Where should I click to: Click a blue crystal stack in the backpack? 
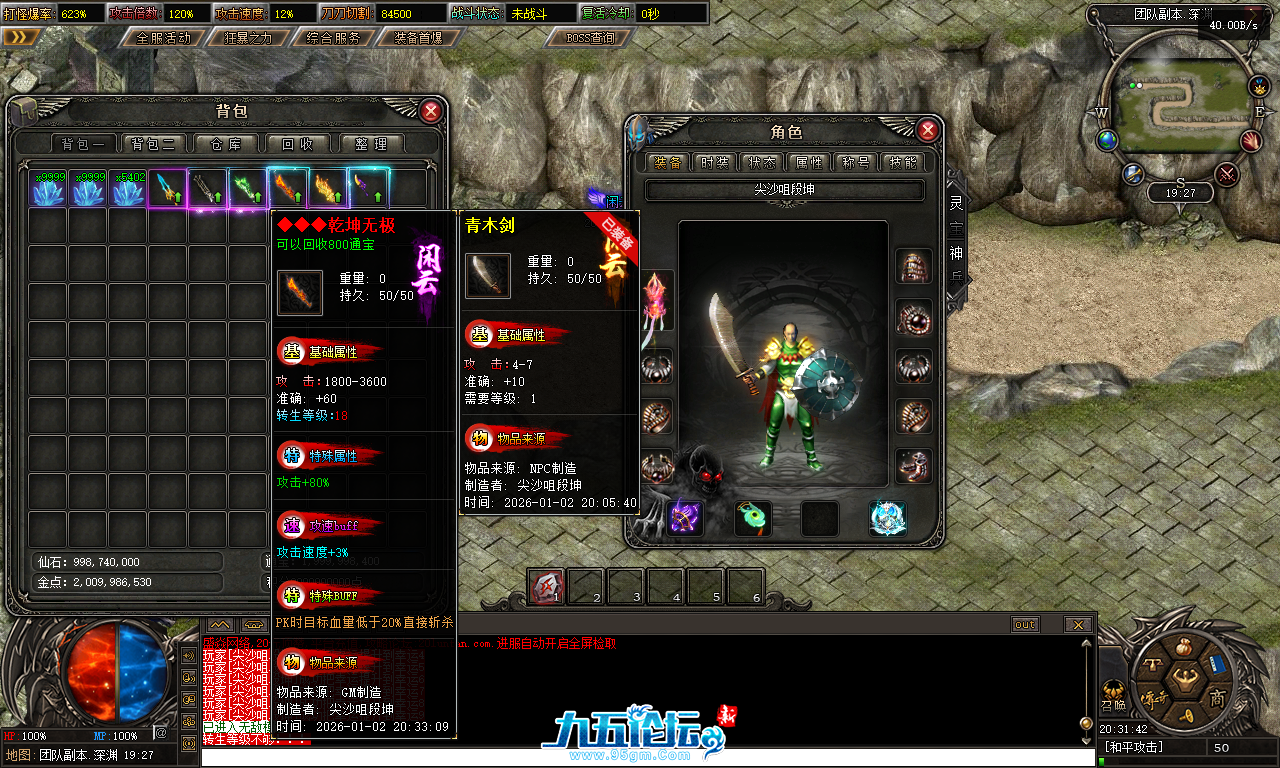pyautogui.click(x=48, y=186)
